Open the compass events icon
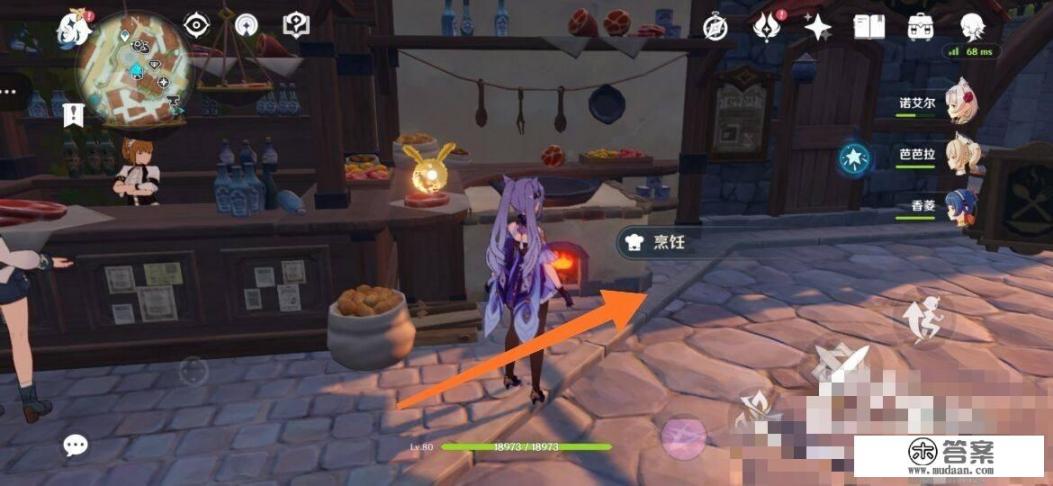Image resolution: width=1053 pixels, height=486 pixels. [x=715, y=27]
